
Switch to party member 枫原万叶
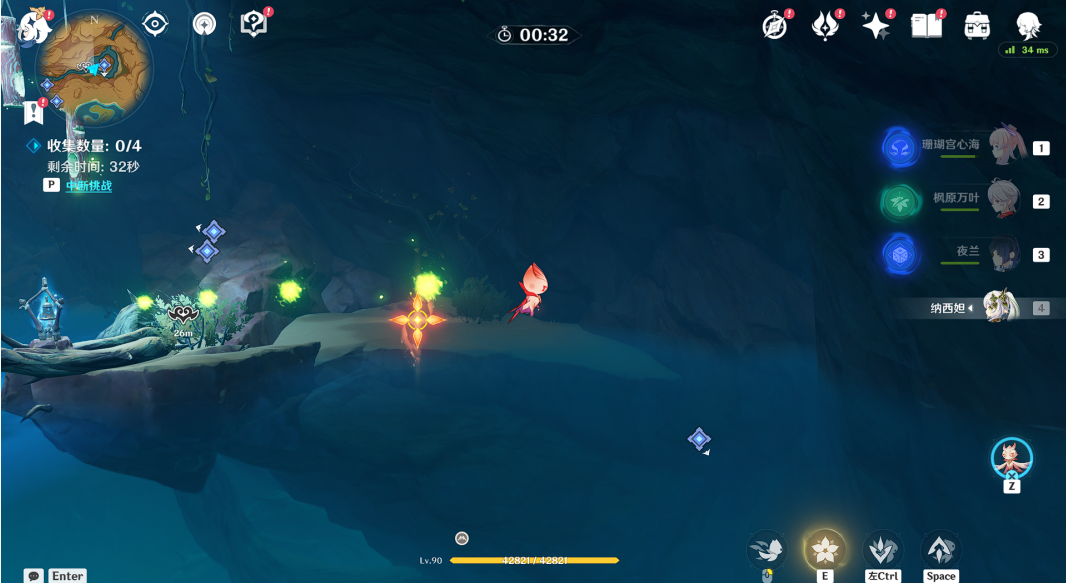(1003, 201)
